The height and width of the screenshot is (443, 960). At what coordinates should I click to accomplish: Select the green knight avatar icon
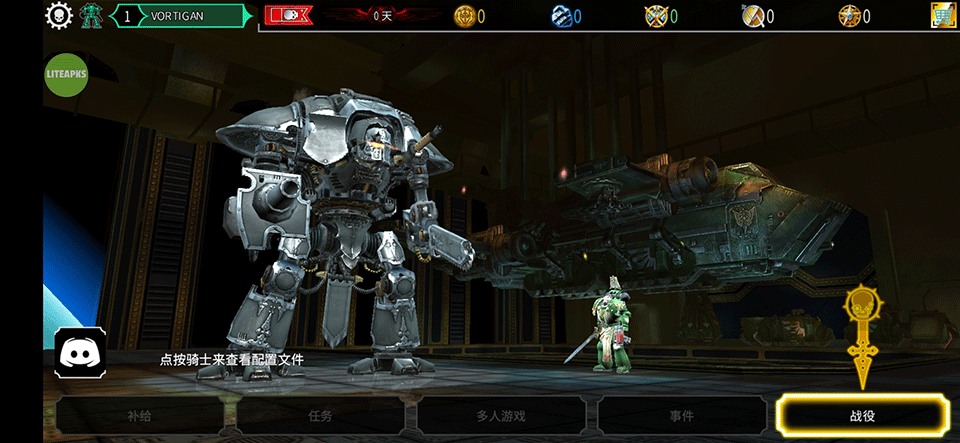(x=92, y=16)
